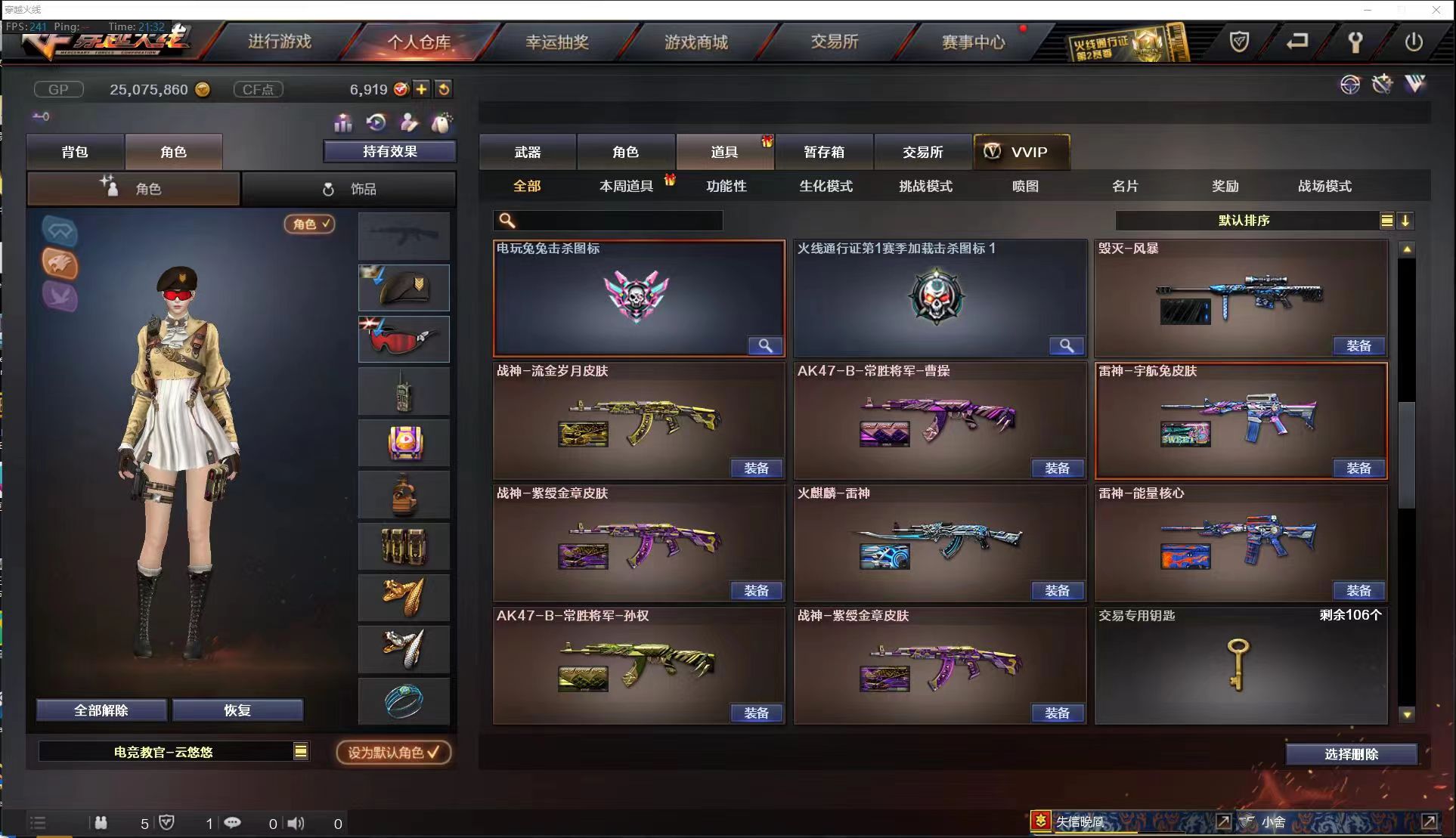
Task: Switch to the VVIP tab
Action: point(1022,151)
